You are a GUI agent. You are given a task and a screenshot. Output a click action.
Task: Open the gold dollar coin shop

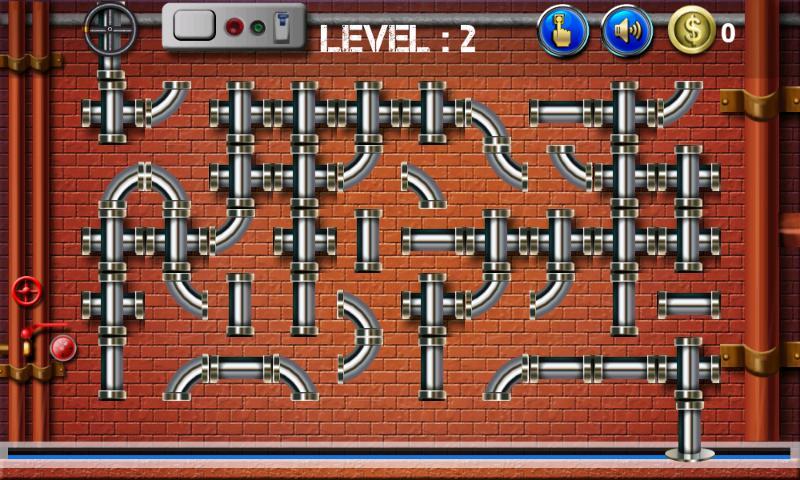pos(692,31)
